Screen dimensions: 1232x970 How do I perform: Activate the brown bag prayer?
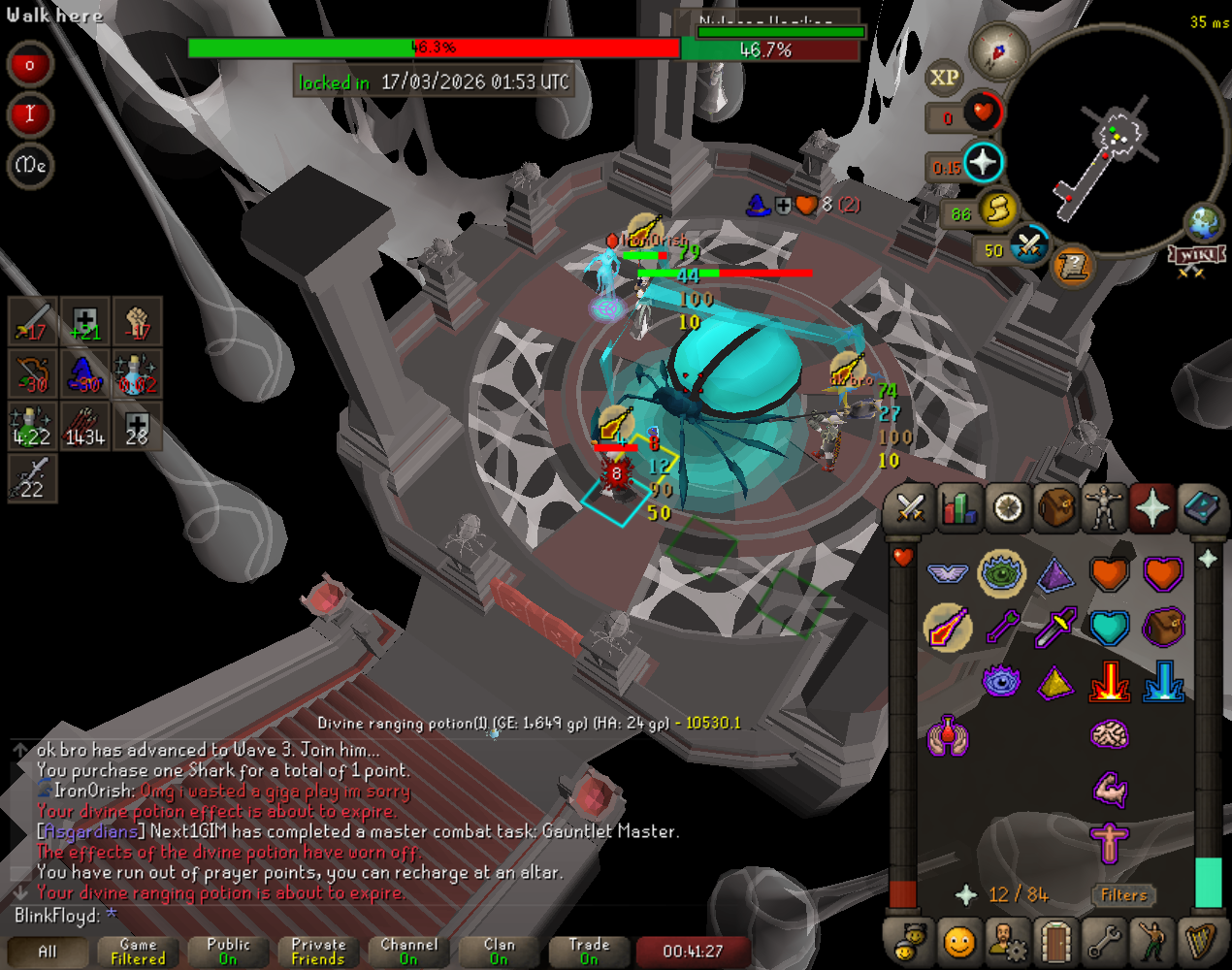(1163, 628)
